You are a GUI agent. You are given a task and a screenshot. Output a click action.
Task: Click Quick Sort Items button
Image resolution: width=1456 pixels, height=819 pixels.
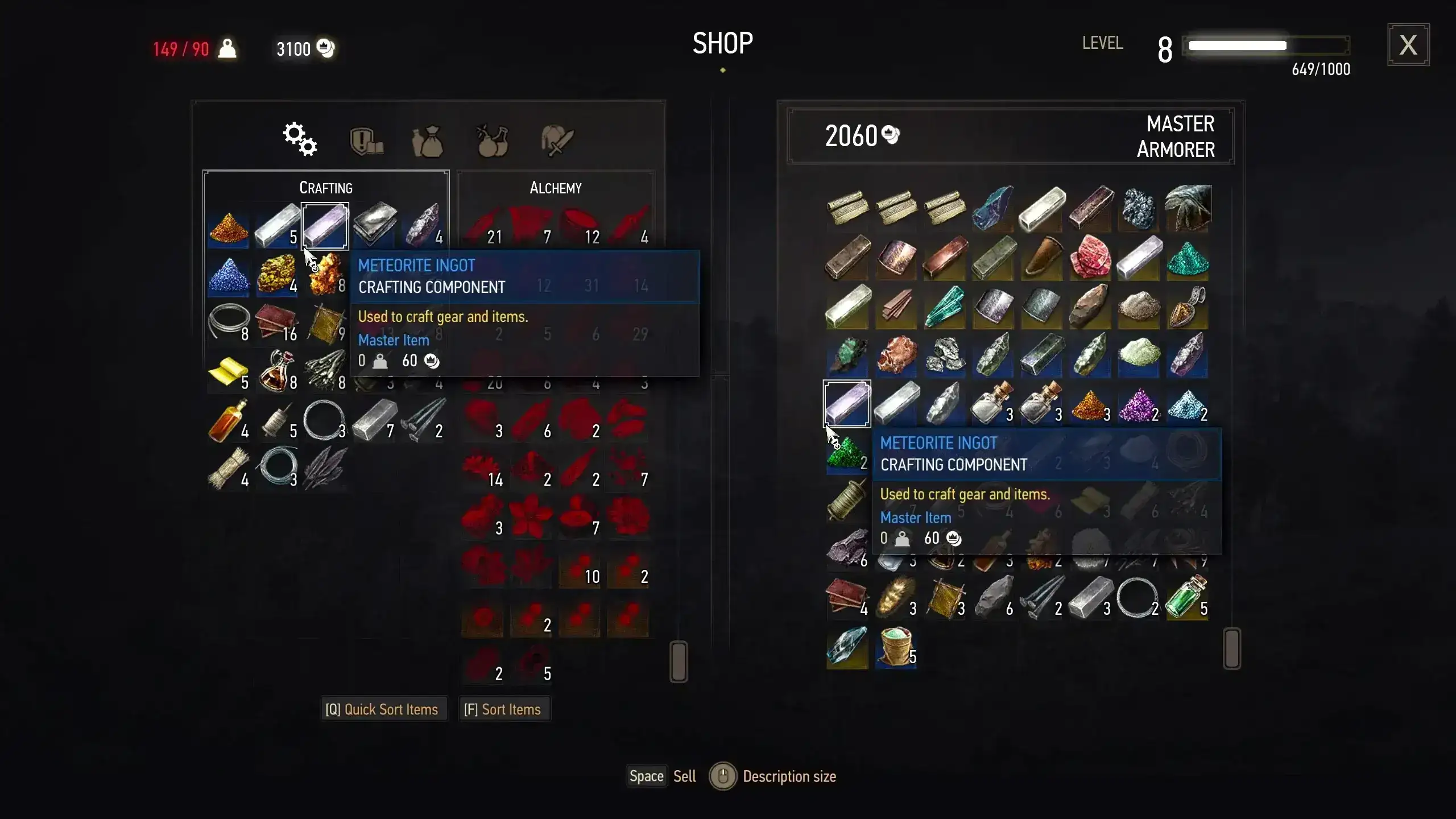[x=382, y=709]
